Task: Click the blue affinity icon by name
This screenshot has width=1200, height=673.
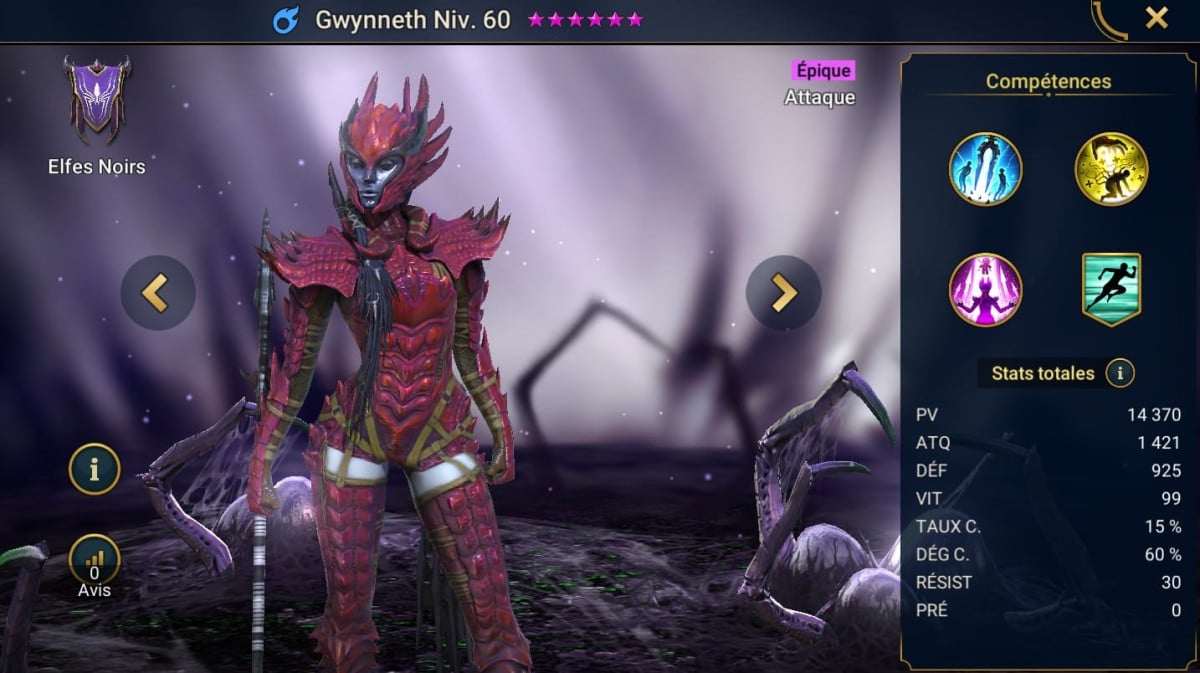Action: click(286, 20)
